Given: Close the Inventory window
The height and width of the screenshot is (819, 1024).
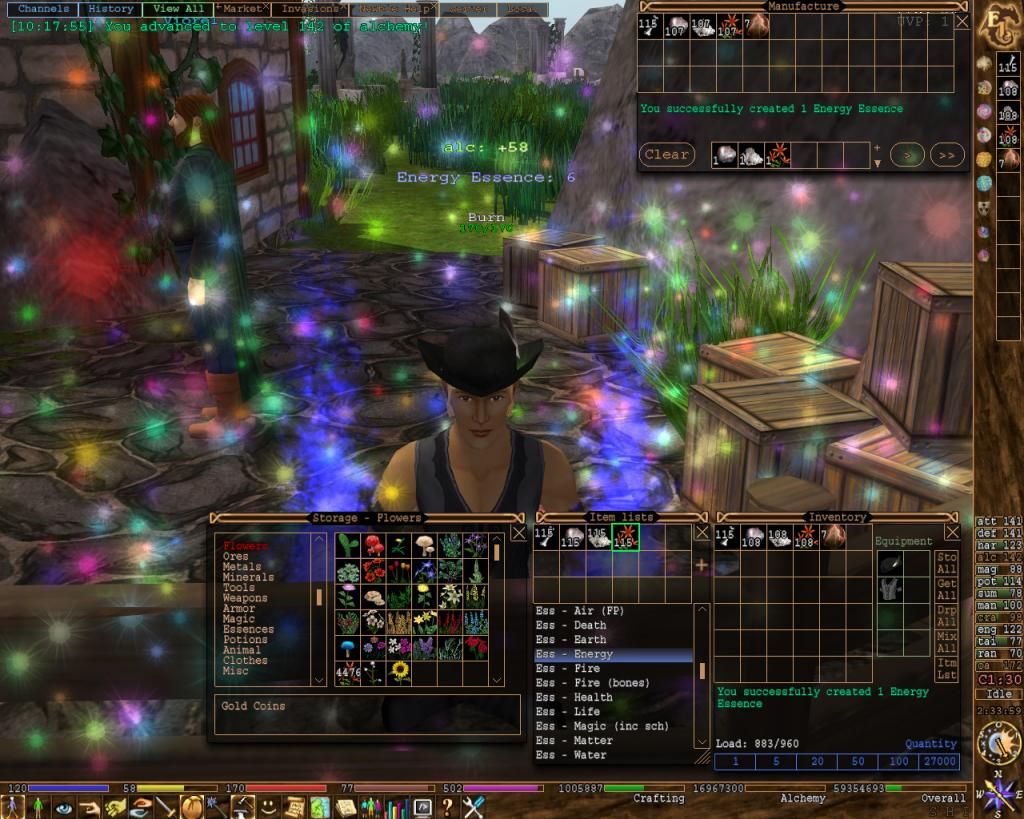Looking at the screenshot, I should coord(952,533).
